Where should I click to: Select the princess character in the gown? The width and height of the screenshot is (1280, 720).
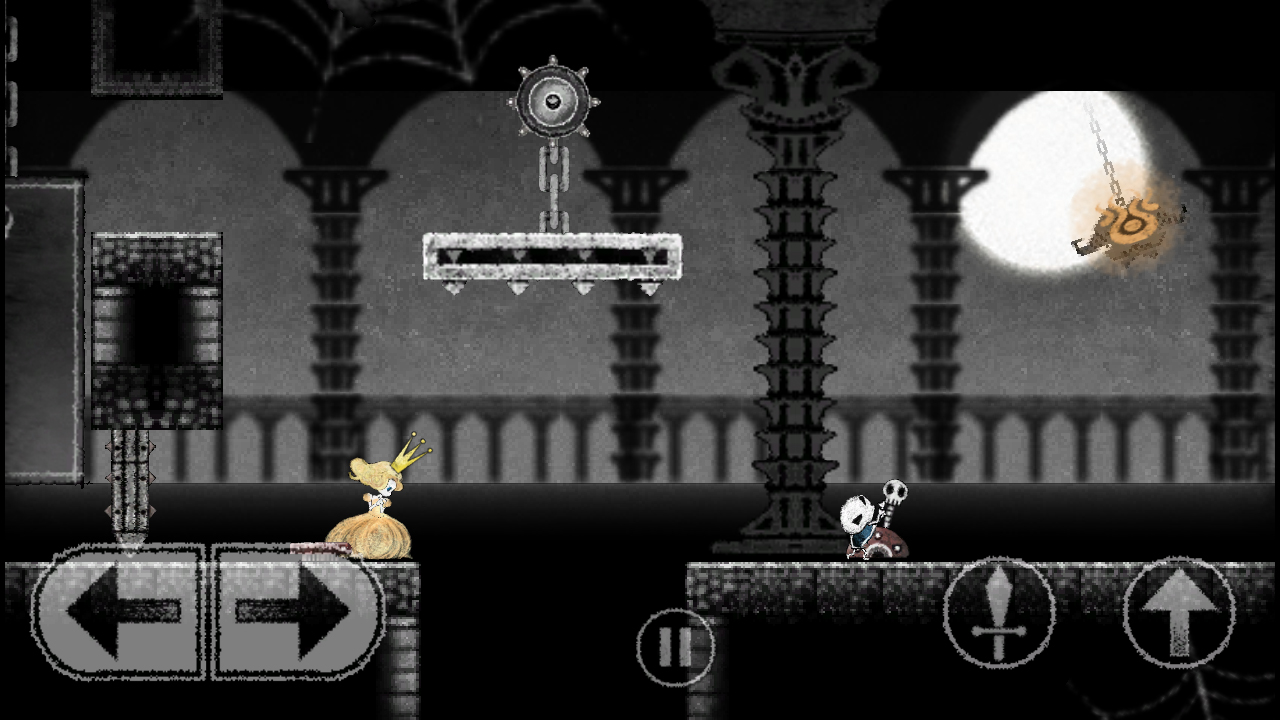[375, 510]
